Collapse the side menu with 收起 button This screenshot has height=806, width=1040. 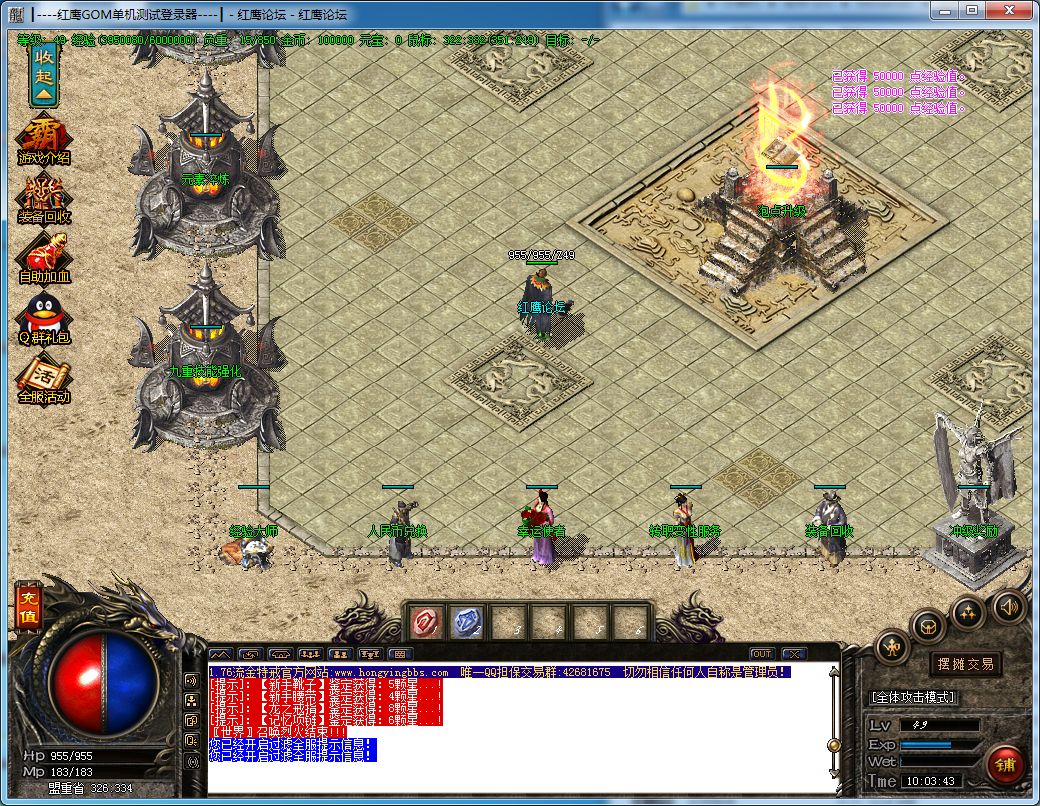44,75
